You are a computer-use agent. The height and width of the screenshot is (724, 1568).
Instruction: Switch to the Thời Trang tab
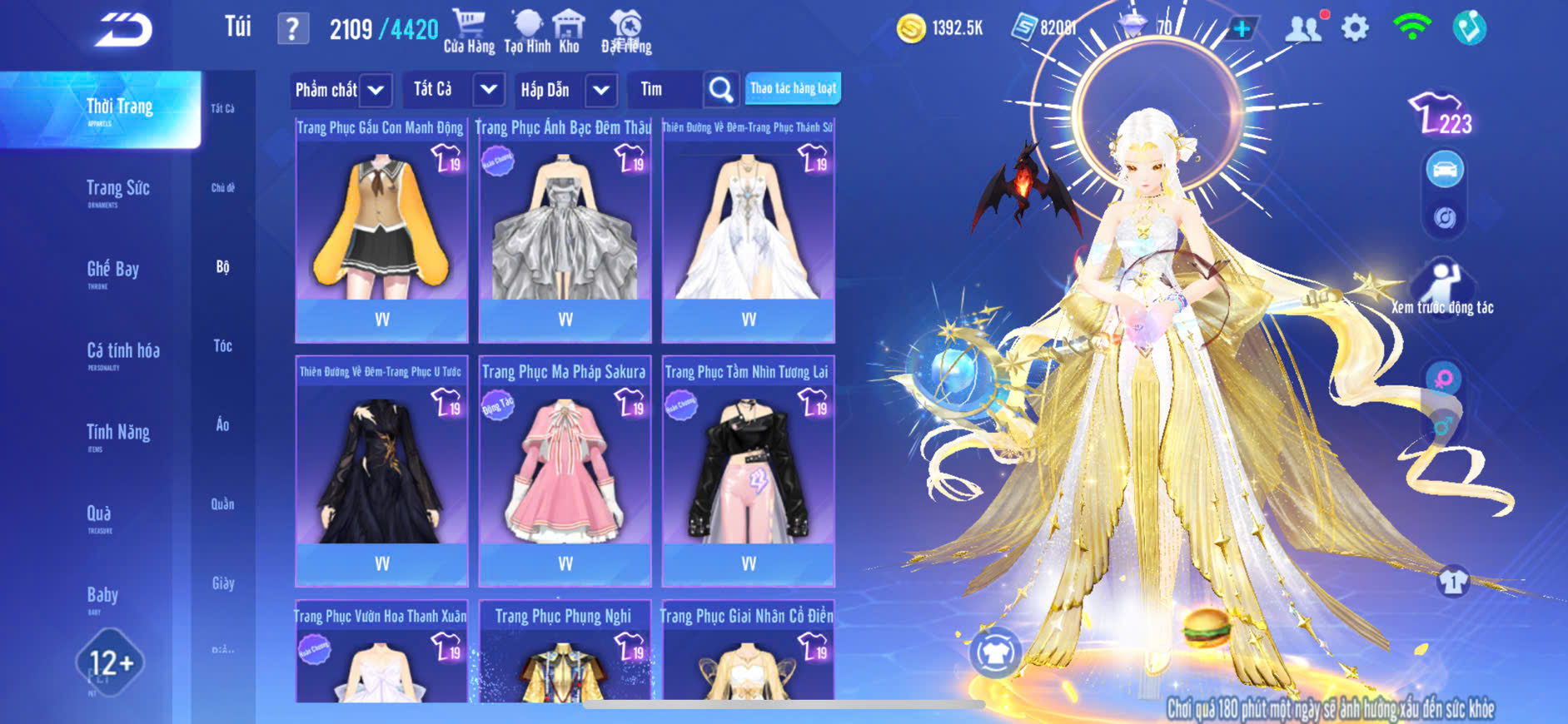[119, 108]
